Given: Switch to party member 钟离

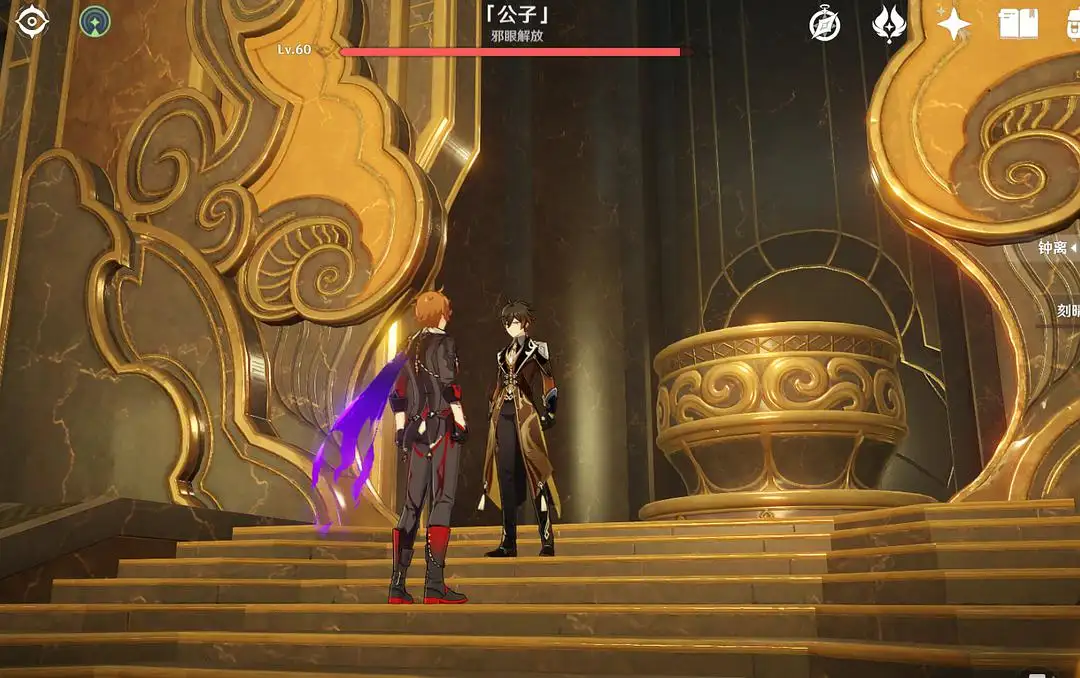Looking at the screenshot, I should point(1055,247).
